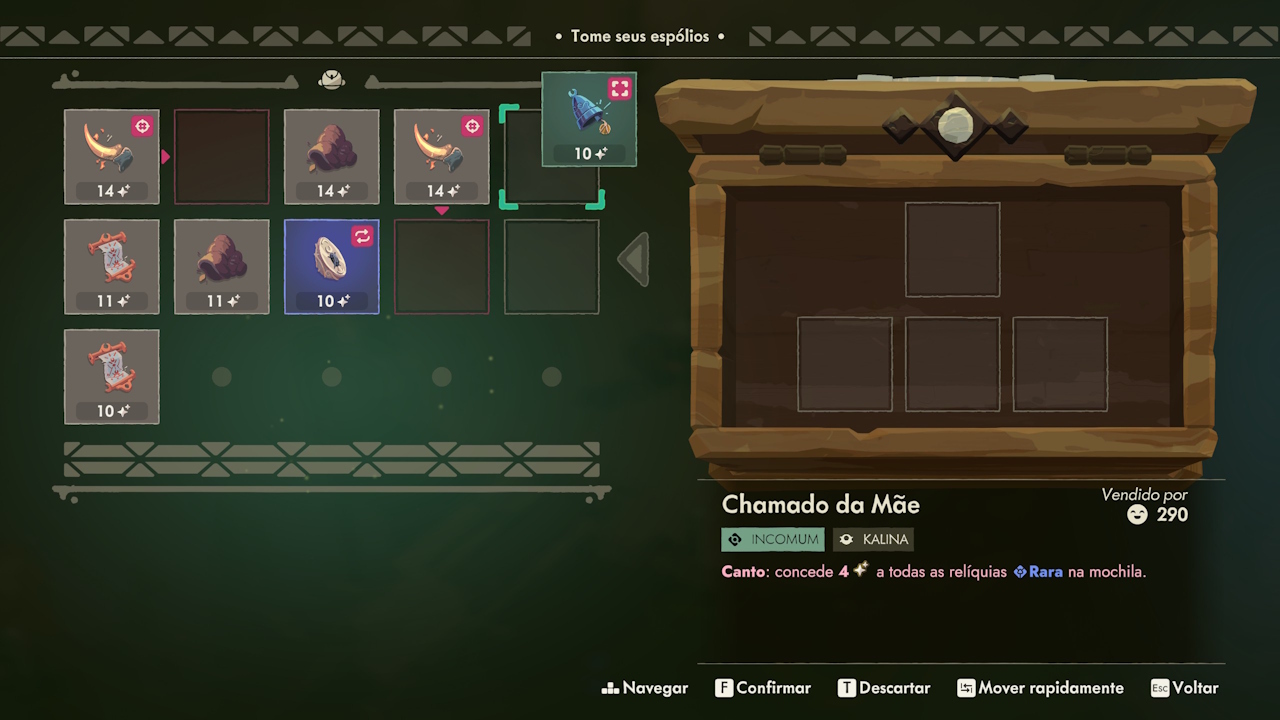Toggle the KALINA tag
This screenshot has width=1280, height=720.
[x=873, y=539]
